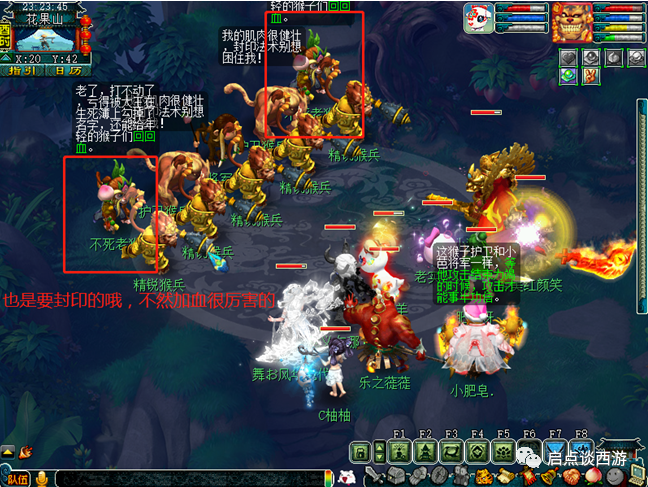This screenshot has height=487, width=648.
Task: Toggle the hotbar lock icon
Action: click(358, 451)
